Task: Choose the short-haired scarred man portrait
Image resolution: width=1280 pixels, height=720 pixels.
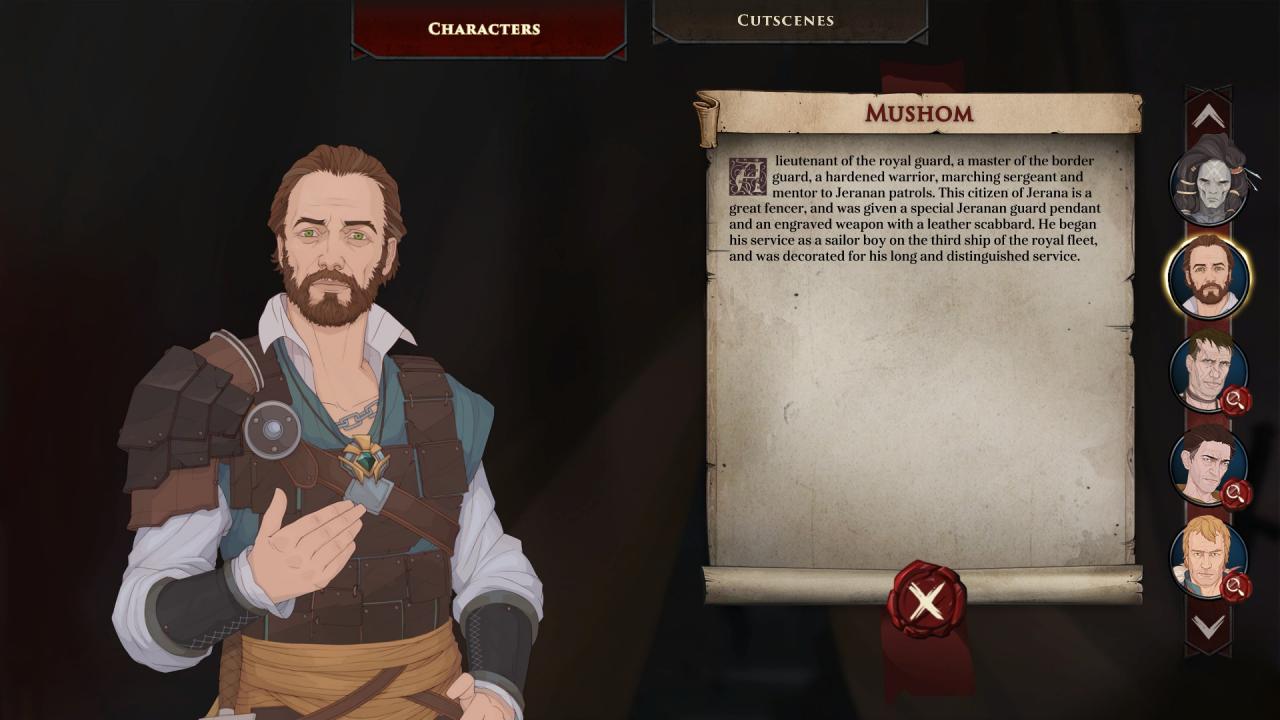Action: tap(1208, 372)
